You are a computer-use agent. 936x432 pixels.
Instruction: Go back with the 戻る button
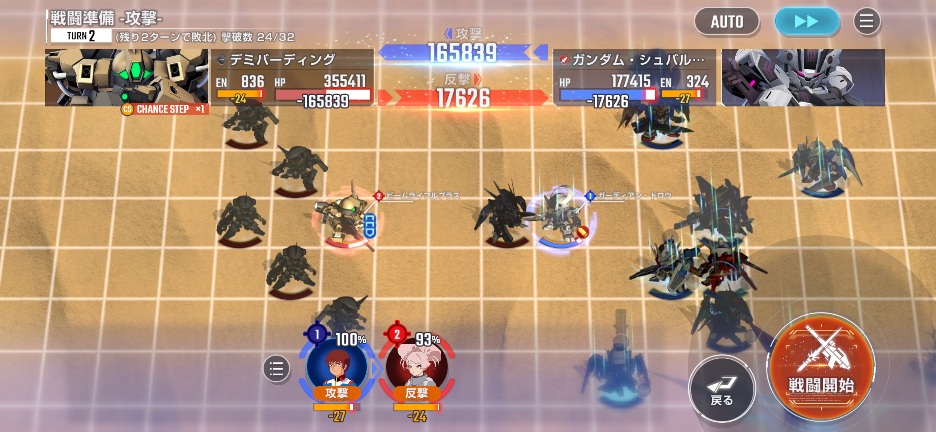point(721,387)
